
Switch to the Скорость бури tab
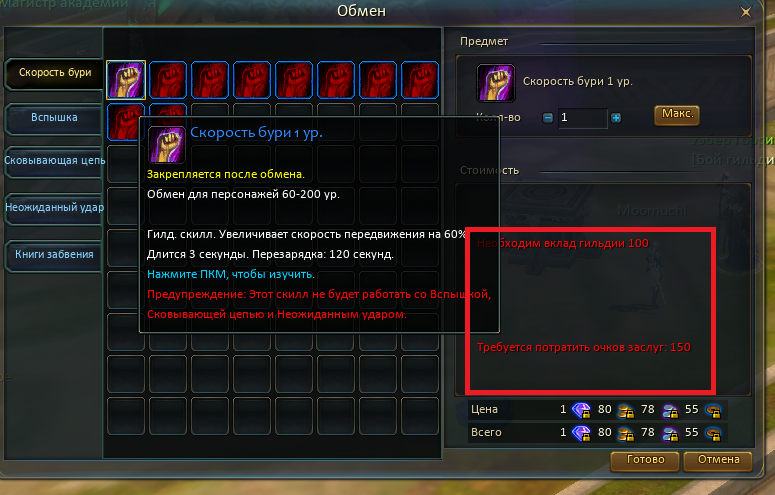54,72
